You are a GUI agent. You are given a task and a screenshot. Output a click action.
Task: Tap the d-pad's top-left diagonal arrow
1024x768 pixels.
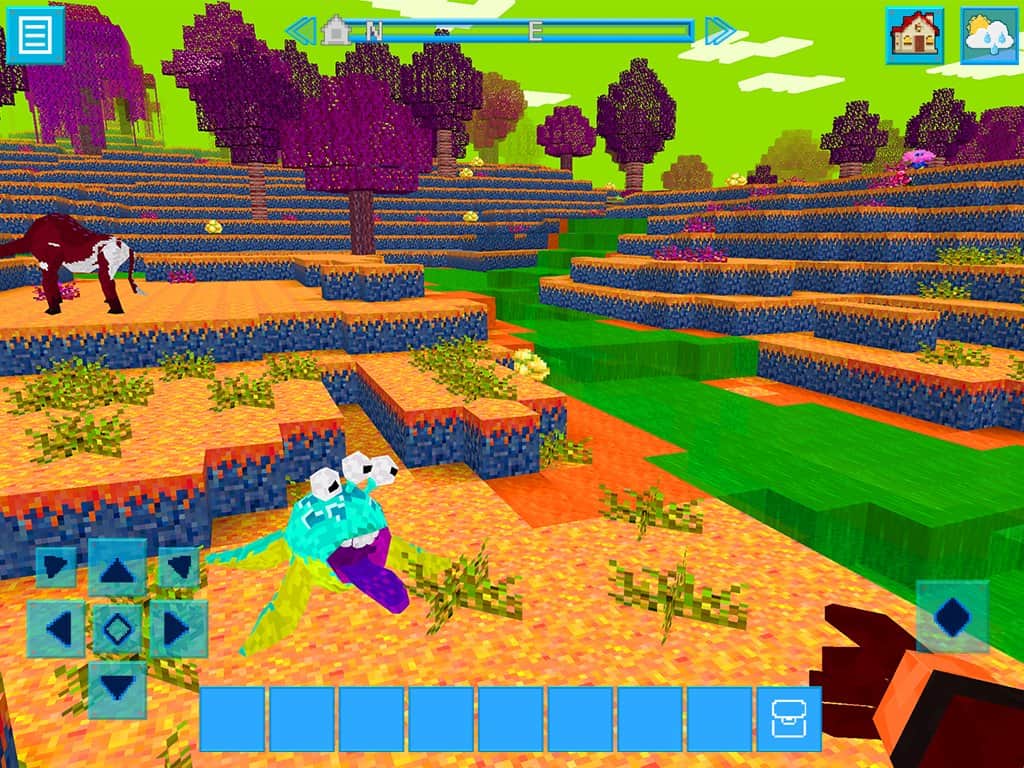pyautogui.click(x=56, y=567)
